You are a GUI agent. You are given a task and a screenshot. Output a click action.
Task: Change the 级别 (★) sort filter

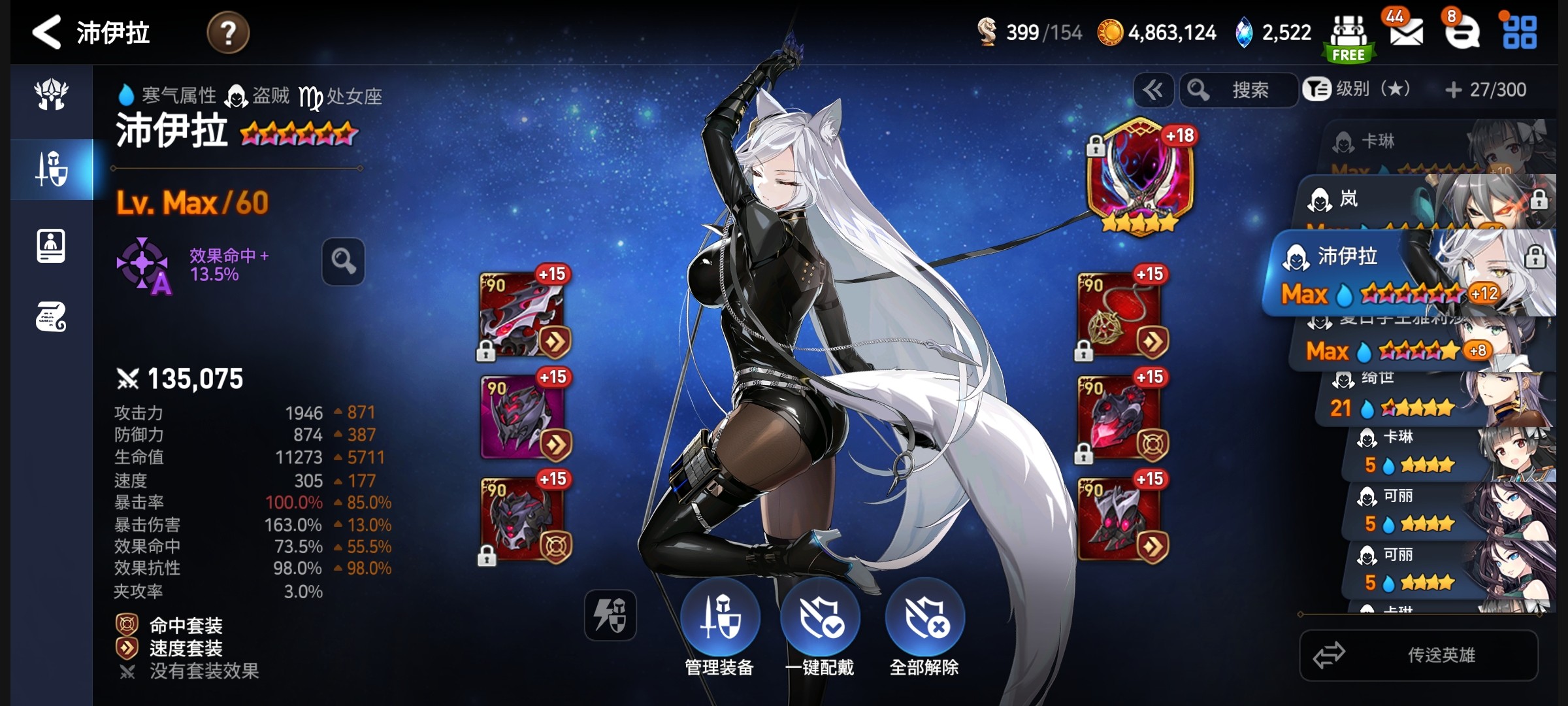point(1358,90)
